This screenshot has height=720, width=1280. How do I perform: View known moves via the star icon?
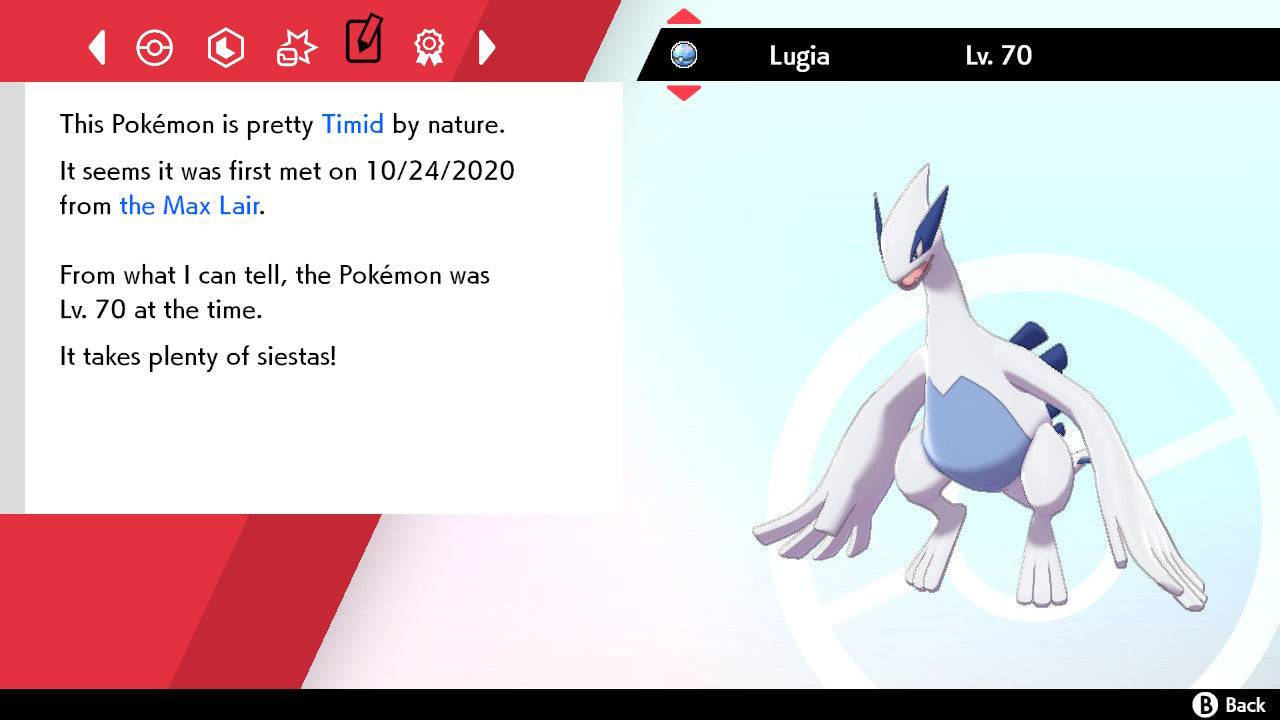coord(296,47)
